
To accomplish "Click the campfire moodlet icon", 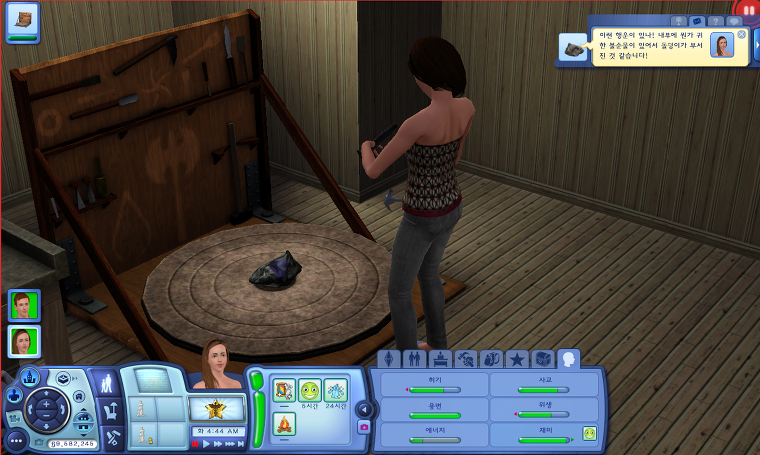I will pyautogui.click(x=284, y=422).
